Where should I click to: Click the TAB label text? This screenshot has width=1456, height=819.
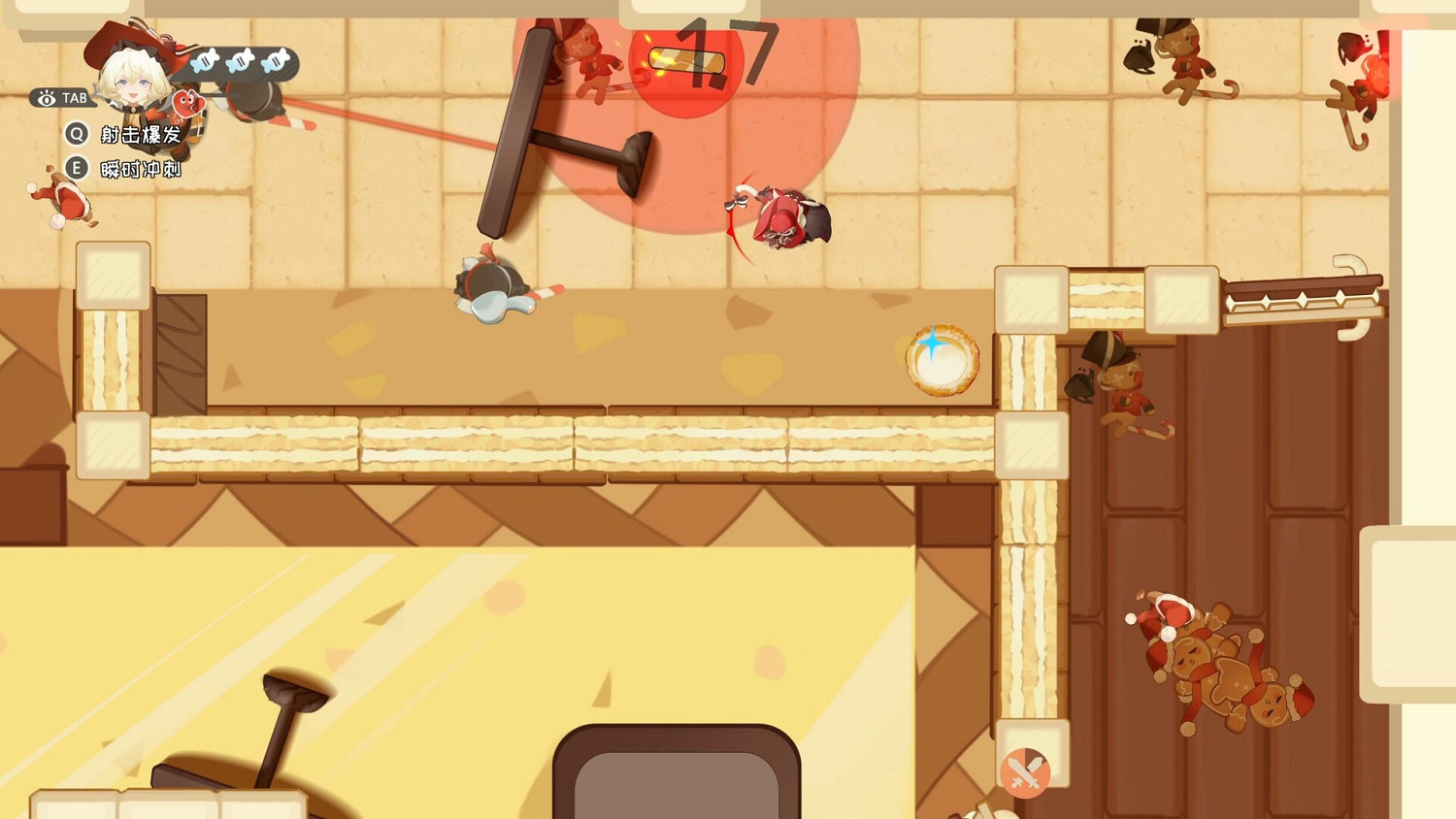coord(73,97)
